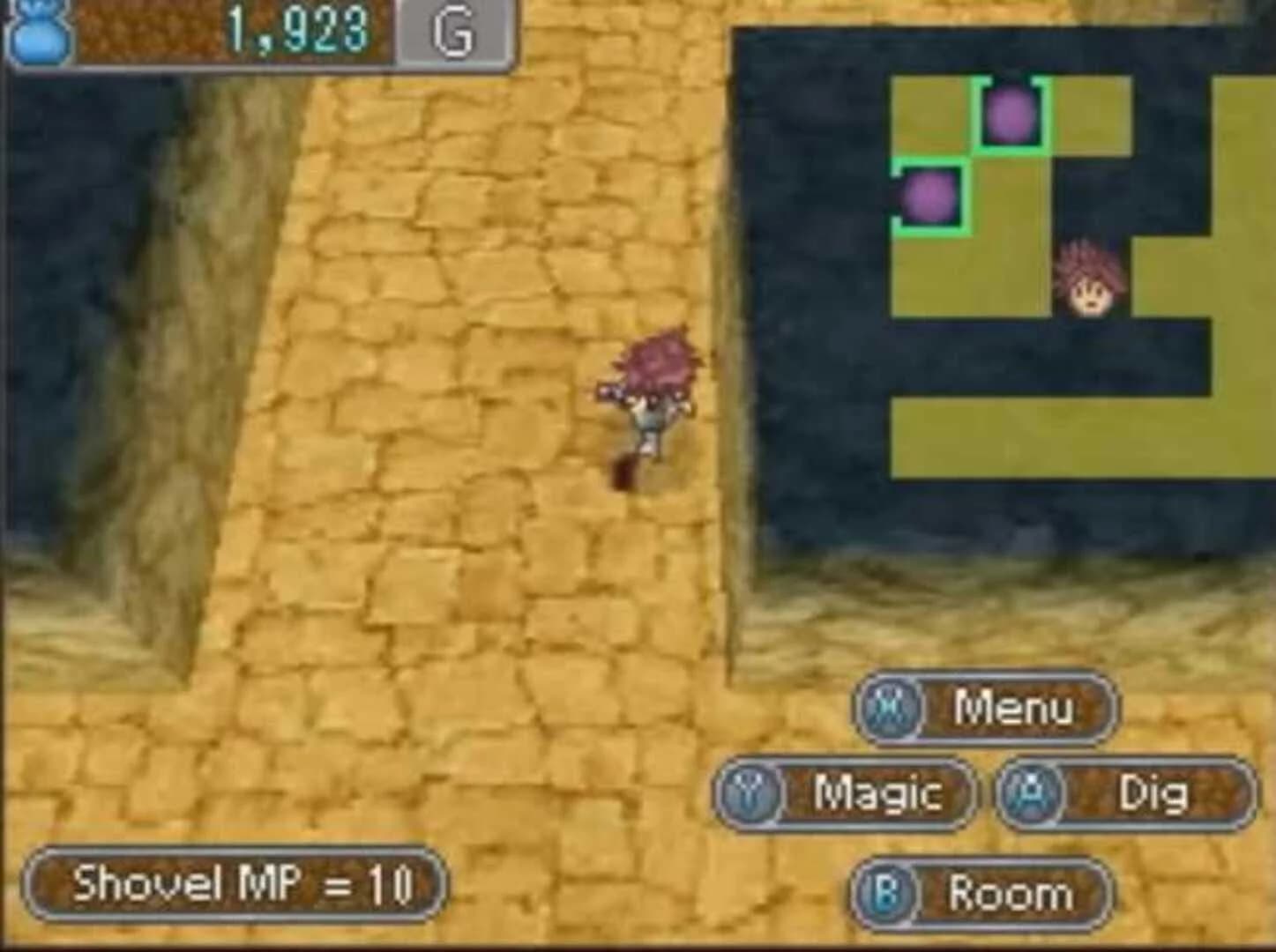
Task: Open the Shovel MP indicator details
Action: tap(236, 881)
